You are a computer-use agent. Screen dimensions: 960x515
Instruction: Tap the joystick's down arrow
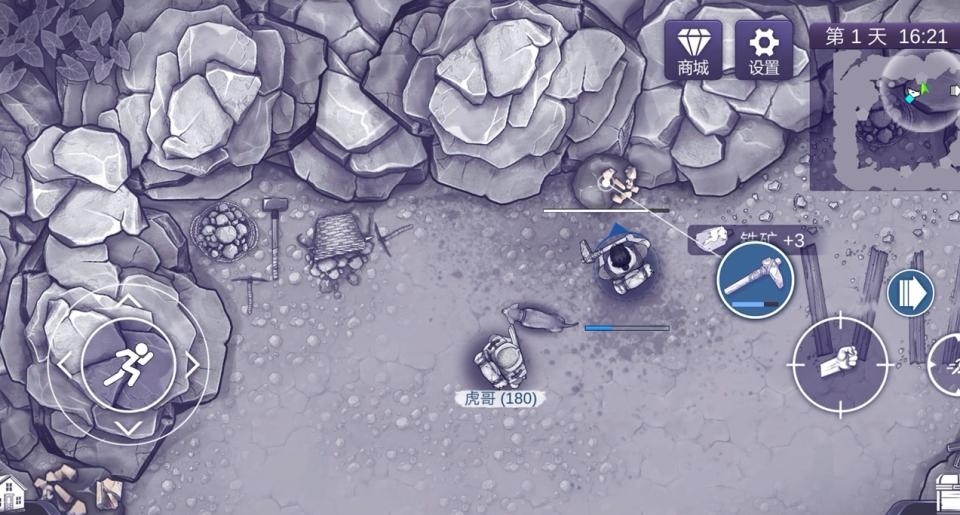coord(129,428)
